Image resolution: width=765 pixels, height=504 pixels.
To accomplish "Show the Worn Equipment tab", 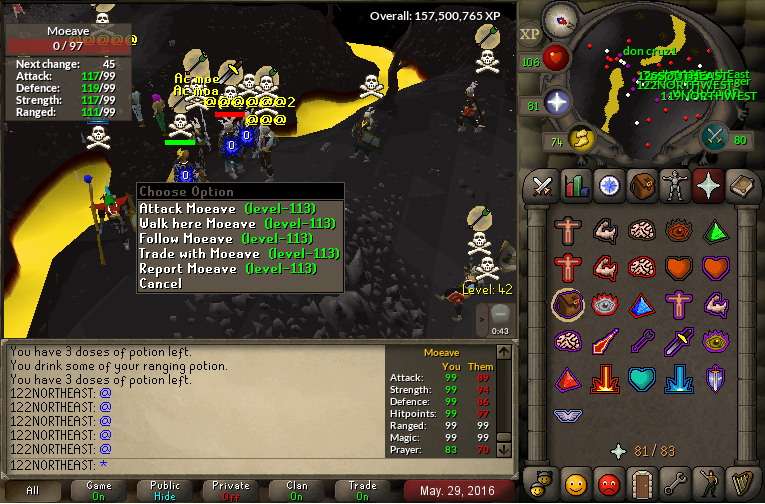I will tap(674, 185).
